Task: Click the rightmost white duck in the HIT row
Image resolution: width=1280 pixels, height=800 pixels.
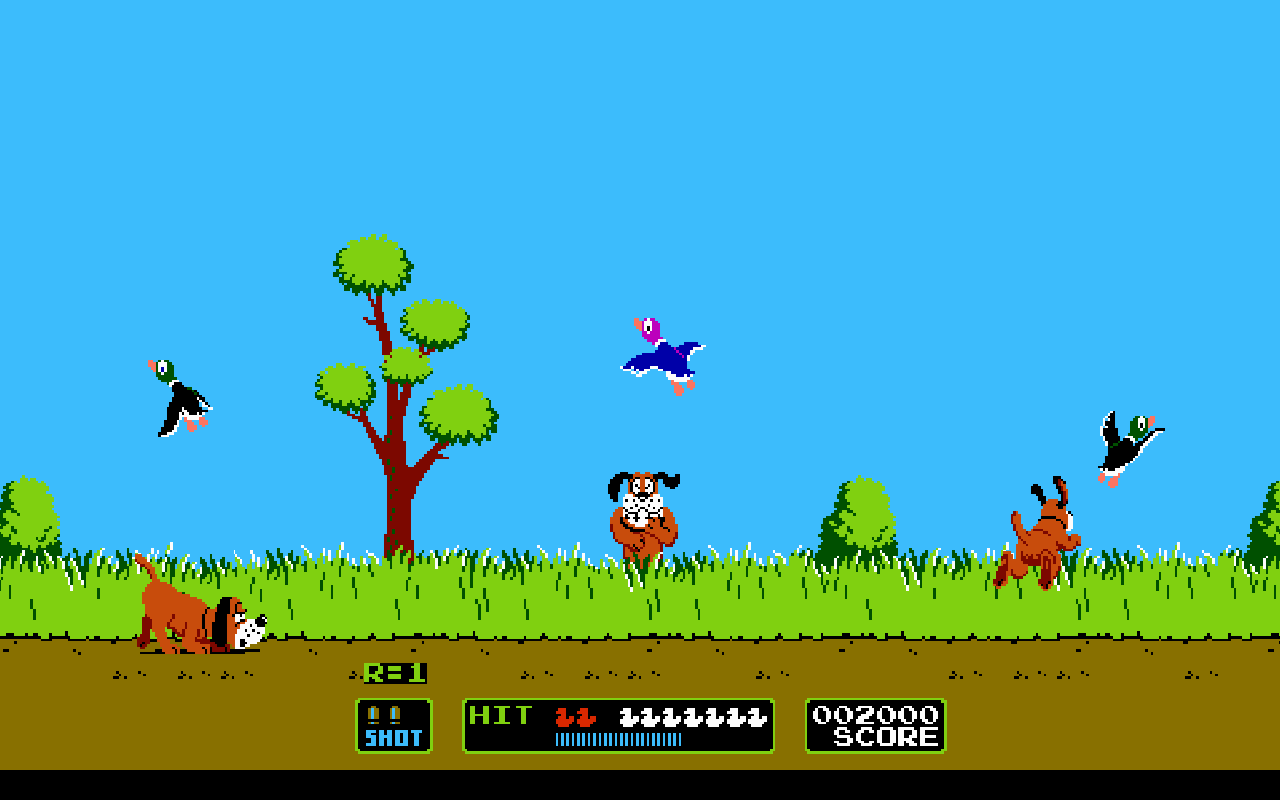Action: tap(758, 716)
